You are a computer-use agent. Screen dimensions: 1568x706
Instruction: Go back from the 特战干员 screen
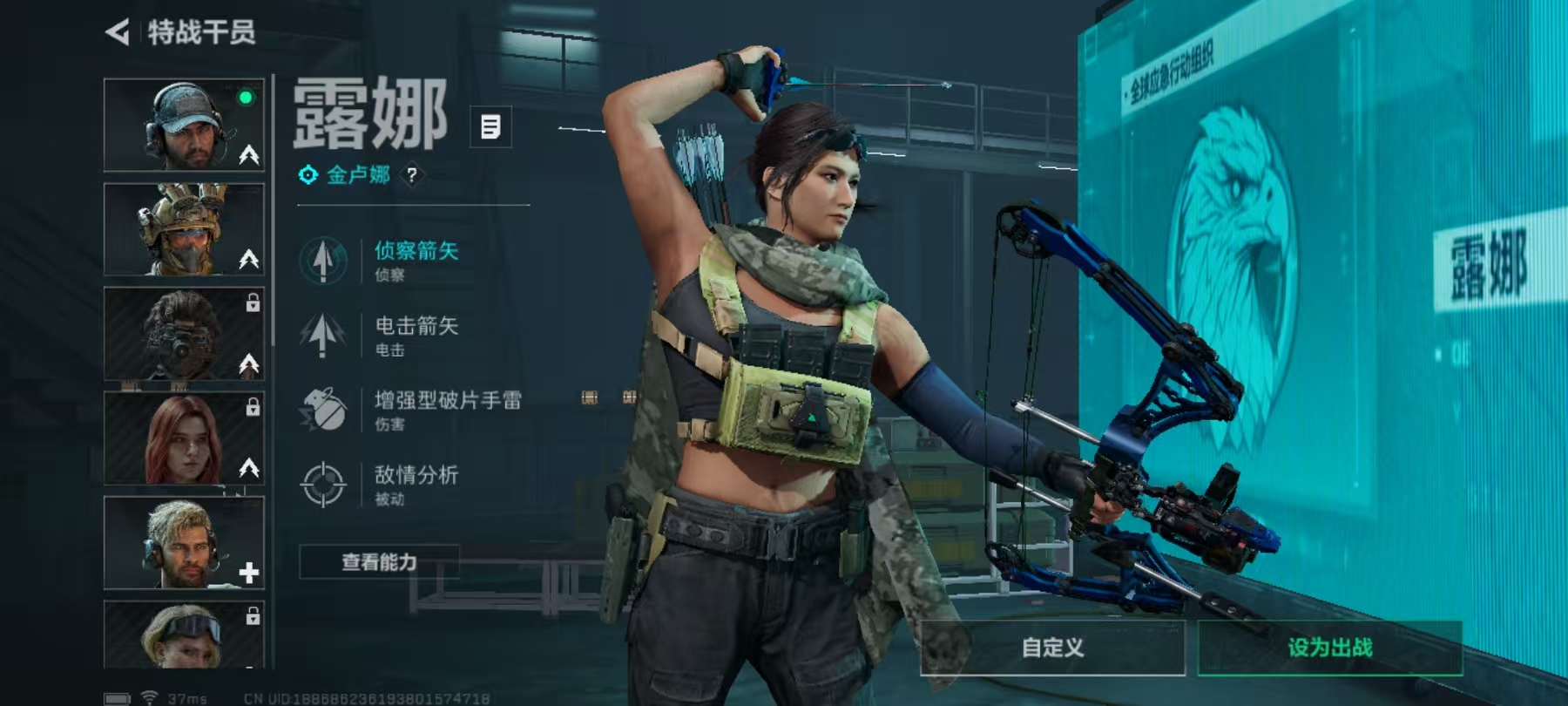click(118, 33)
